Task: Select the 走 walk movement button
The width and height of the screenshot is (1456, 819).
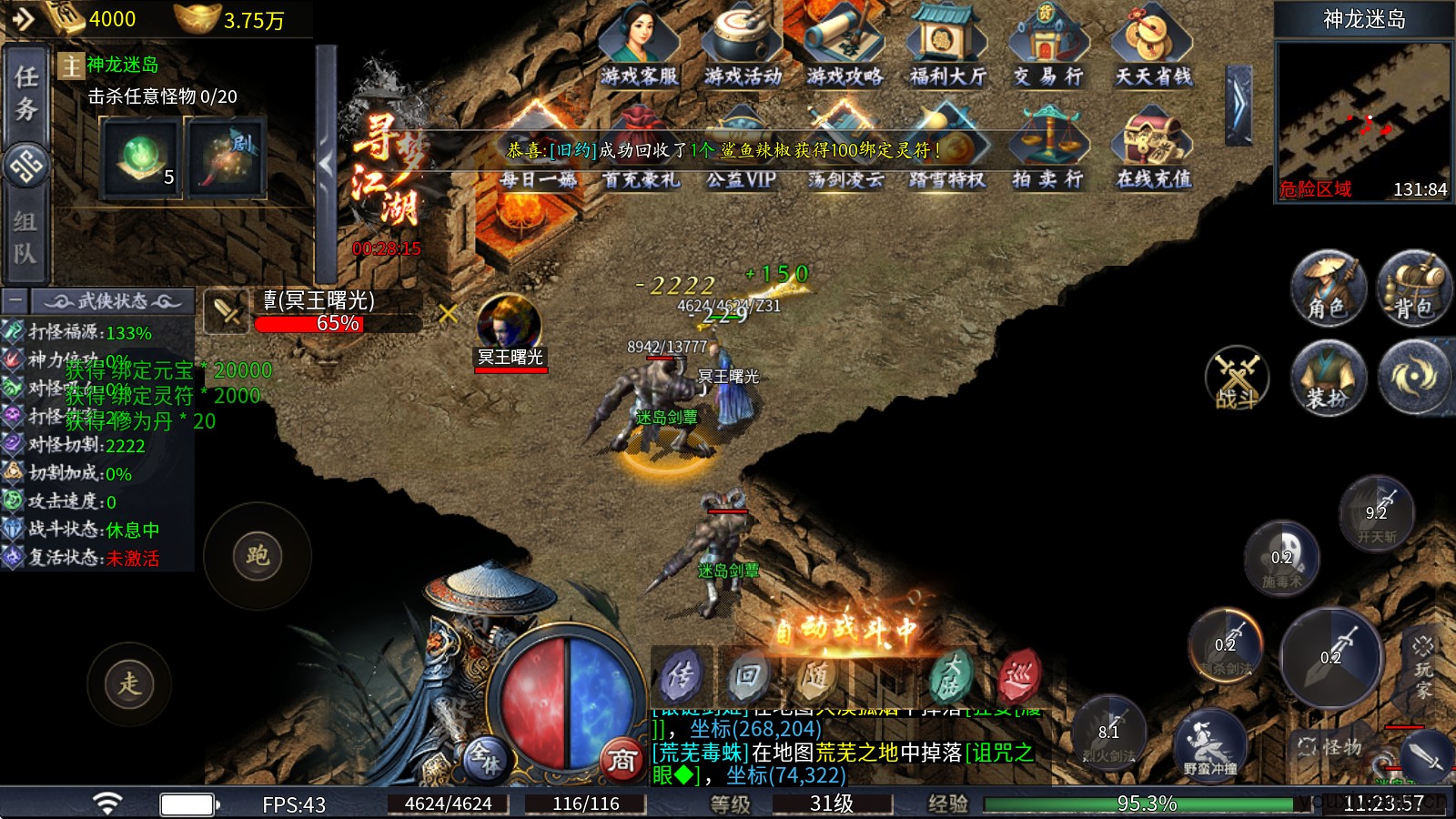Action: tap(129, 684)
